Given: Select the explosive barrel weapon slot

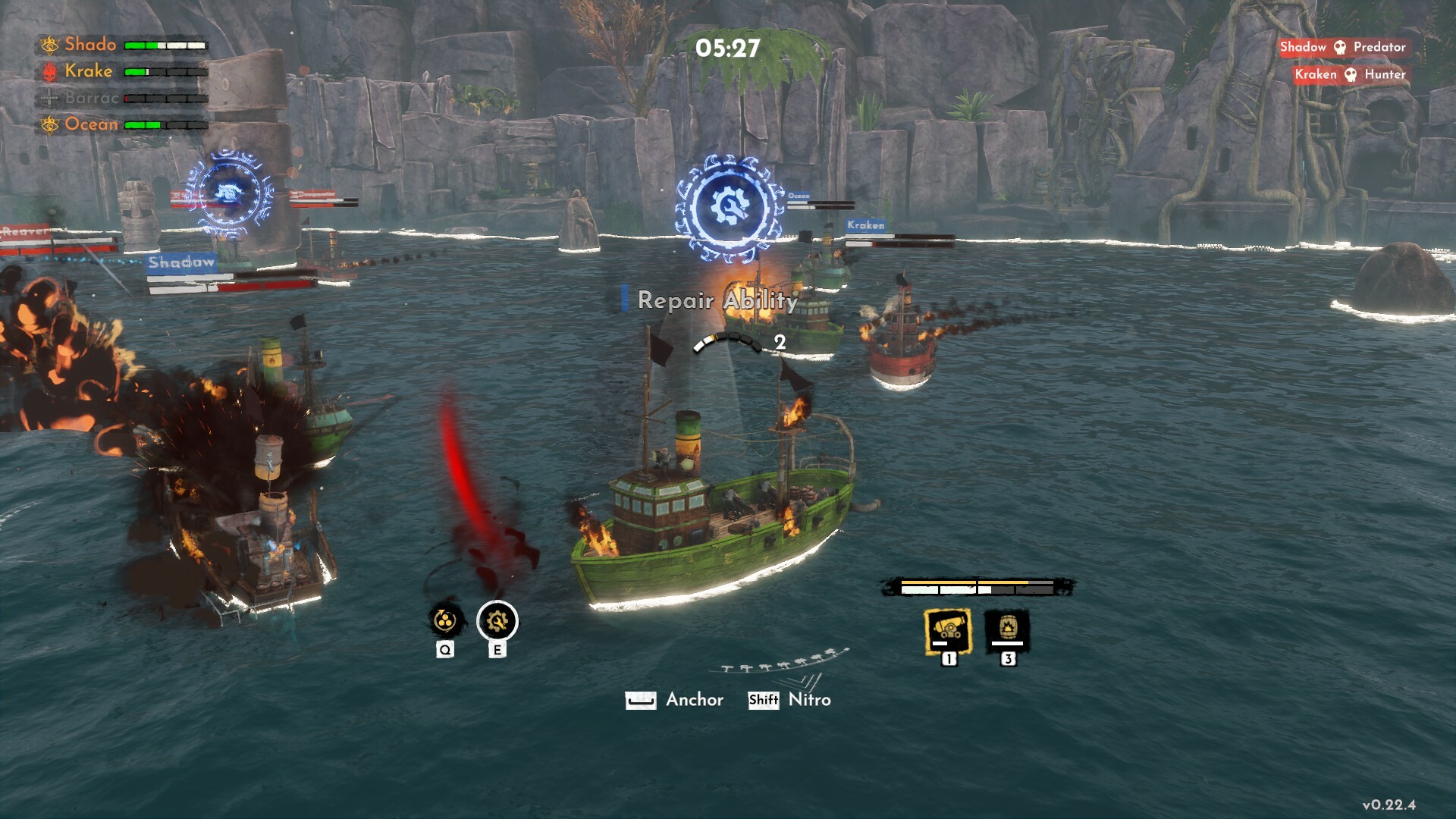Looking at the screenshot, I should (x=1007, y=629).
